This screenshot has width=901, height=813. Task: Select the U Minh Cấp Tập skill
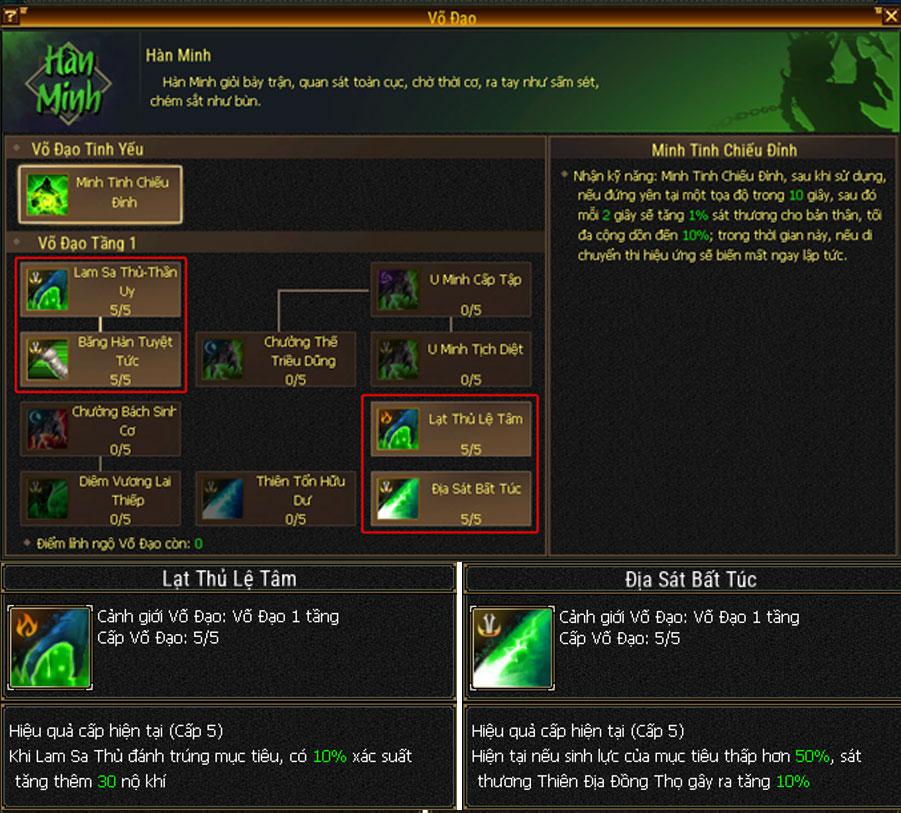451,289
